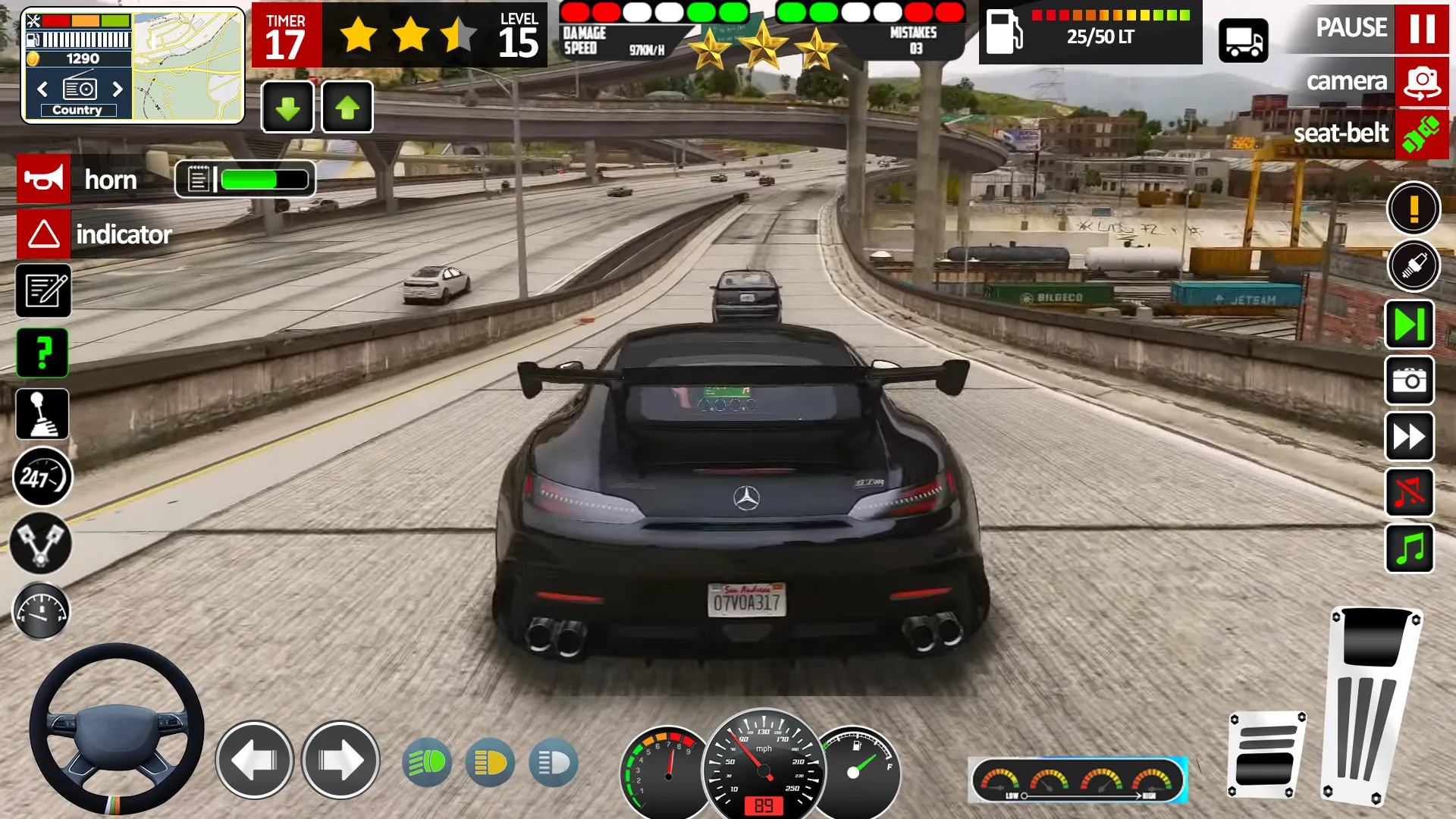Viewport: 1456px width, 819px height.
Task: Select the Country radio station label
Action: pyautogui.click(x=78, y=110)
